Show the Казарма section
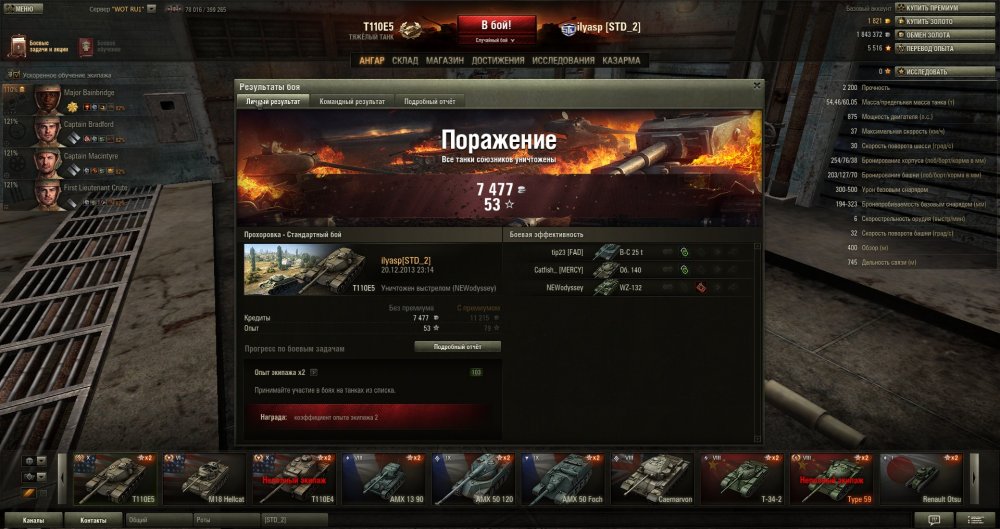 [x=622, y=60]
